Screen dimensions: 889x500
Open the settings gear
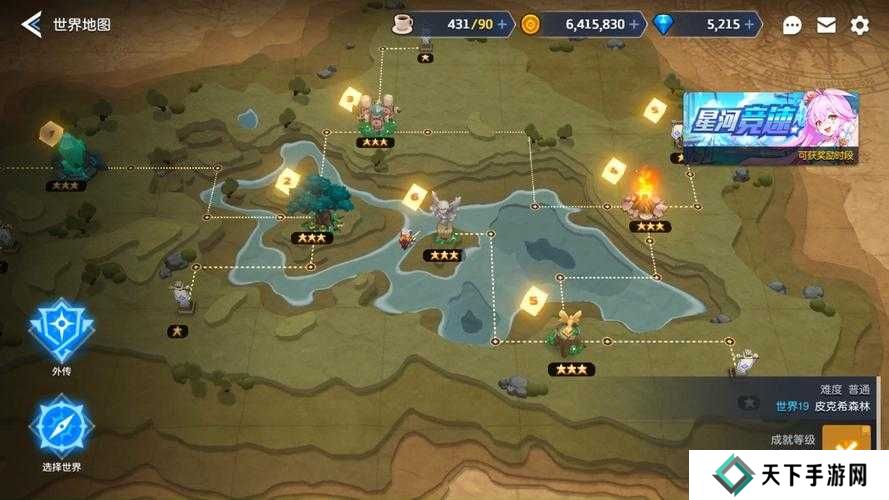(859, 25)
